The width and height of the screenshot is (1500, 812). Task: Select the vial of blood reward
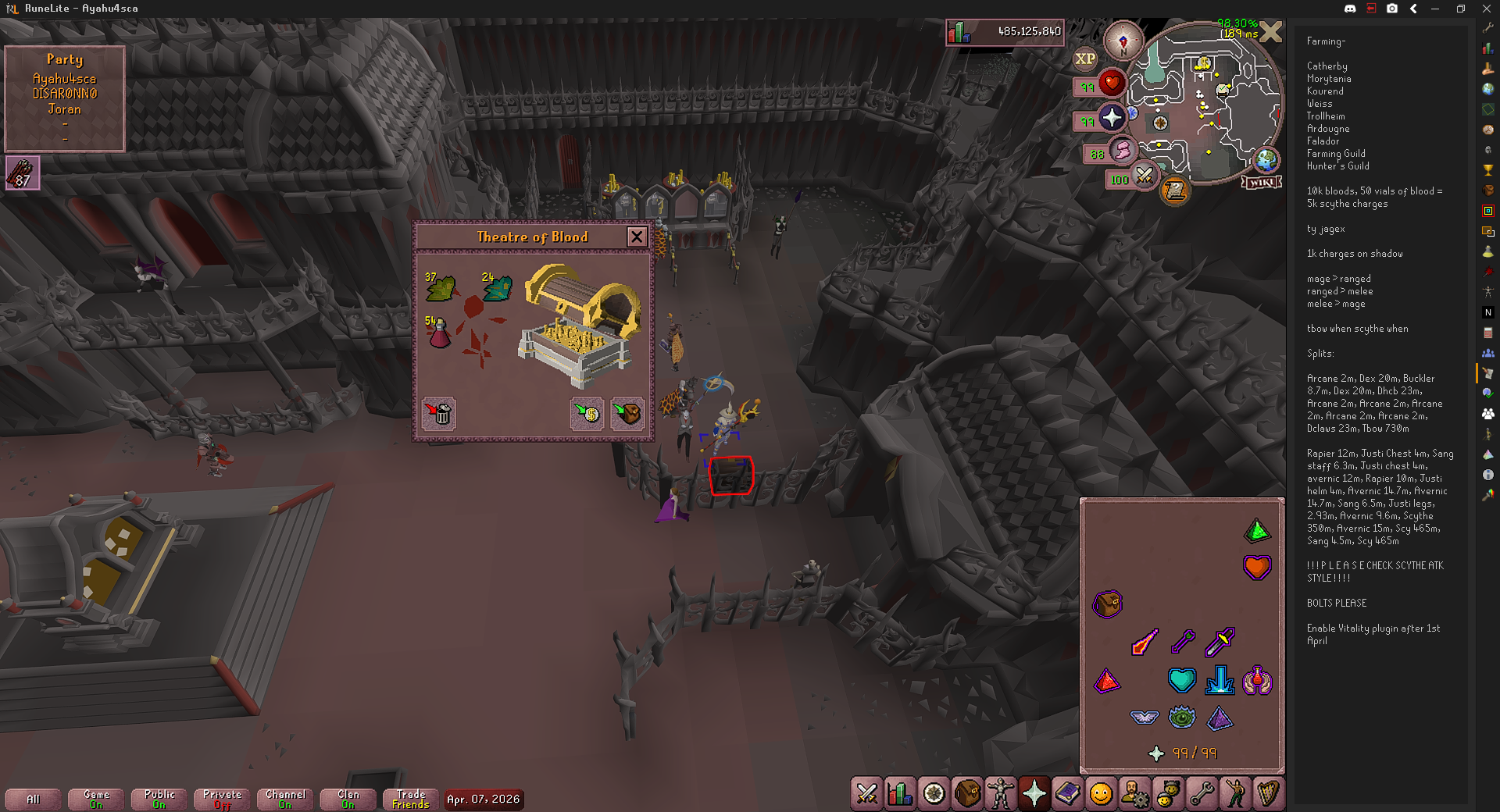[x=439, y=333]
